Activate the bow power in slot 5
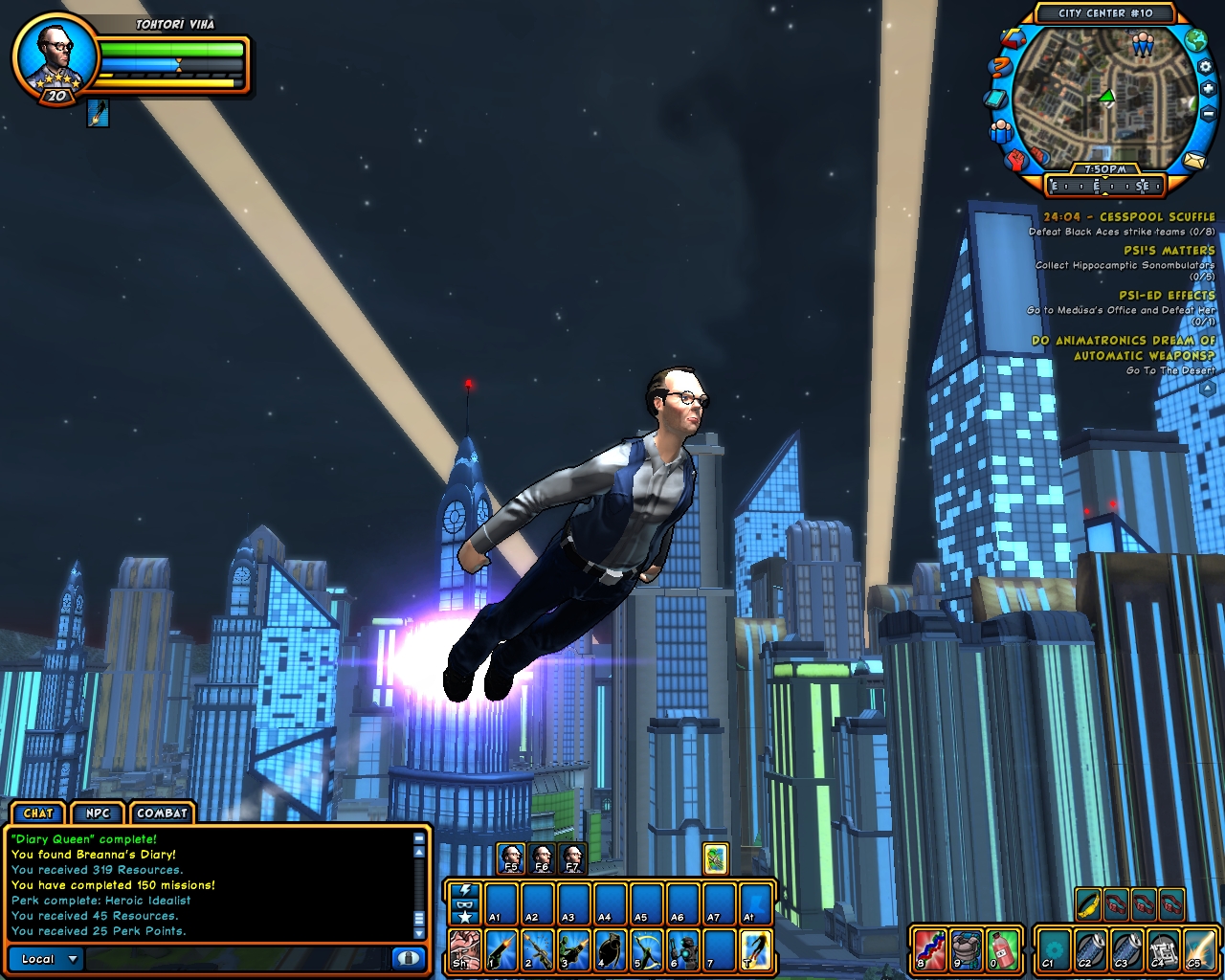1225x980 pixels. tap(646, 949)
